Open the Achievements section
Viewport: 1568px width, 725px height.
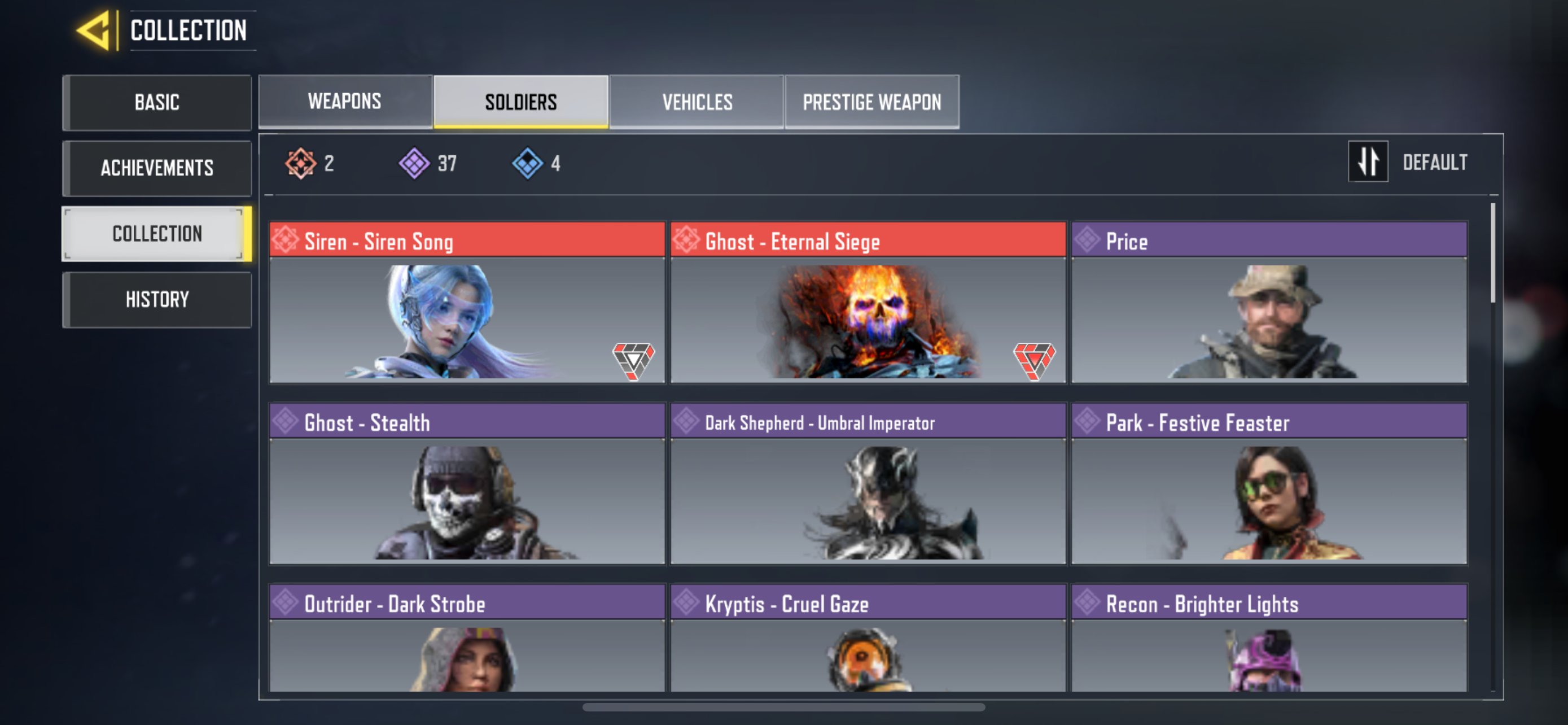coord(156,168)
